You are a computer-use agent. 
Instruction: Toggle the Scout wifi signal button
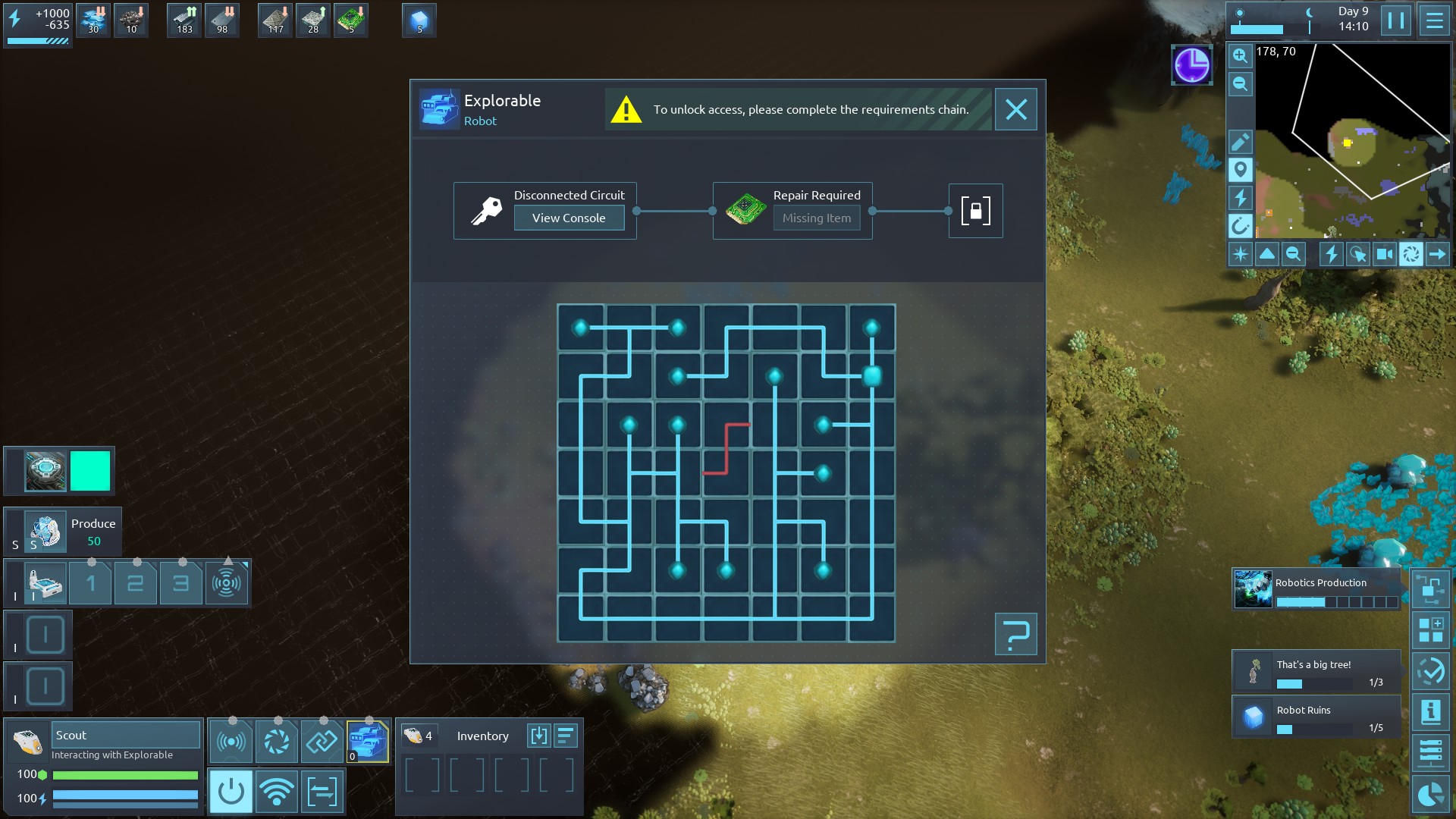click(277, 792)
